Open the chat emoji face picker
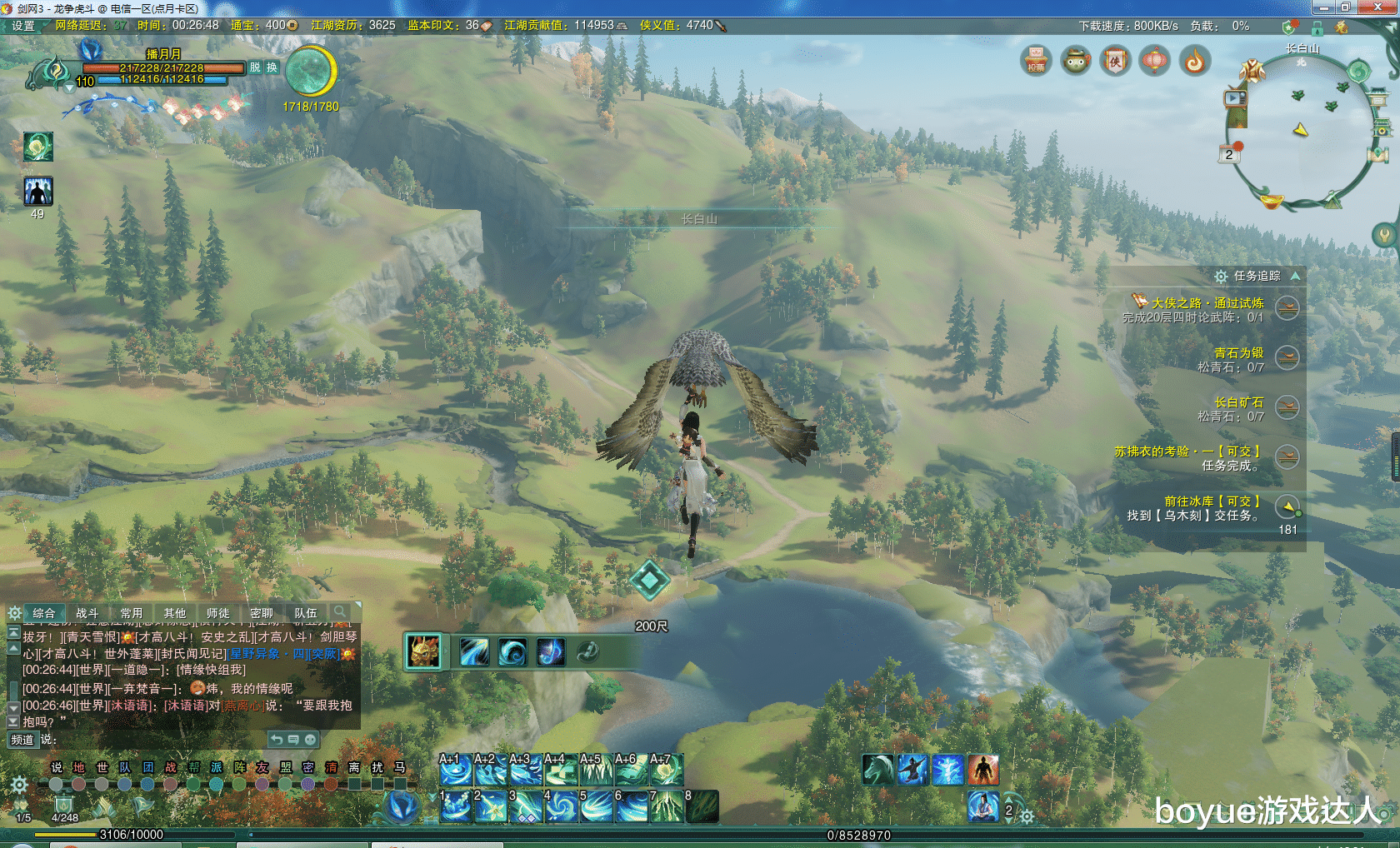 310,740
